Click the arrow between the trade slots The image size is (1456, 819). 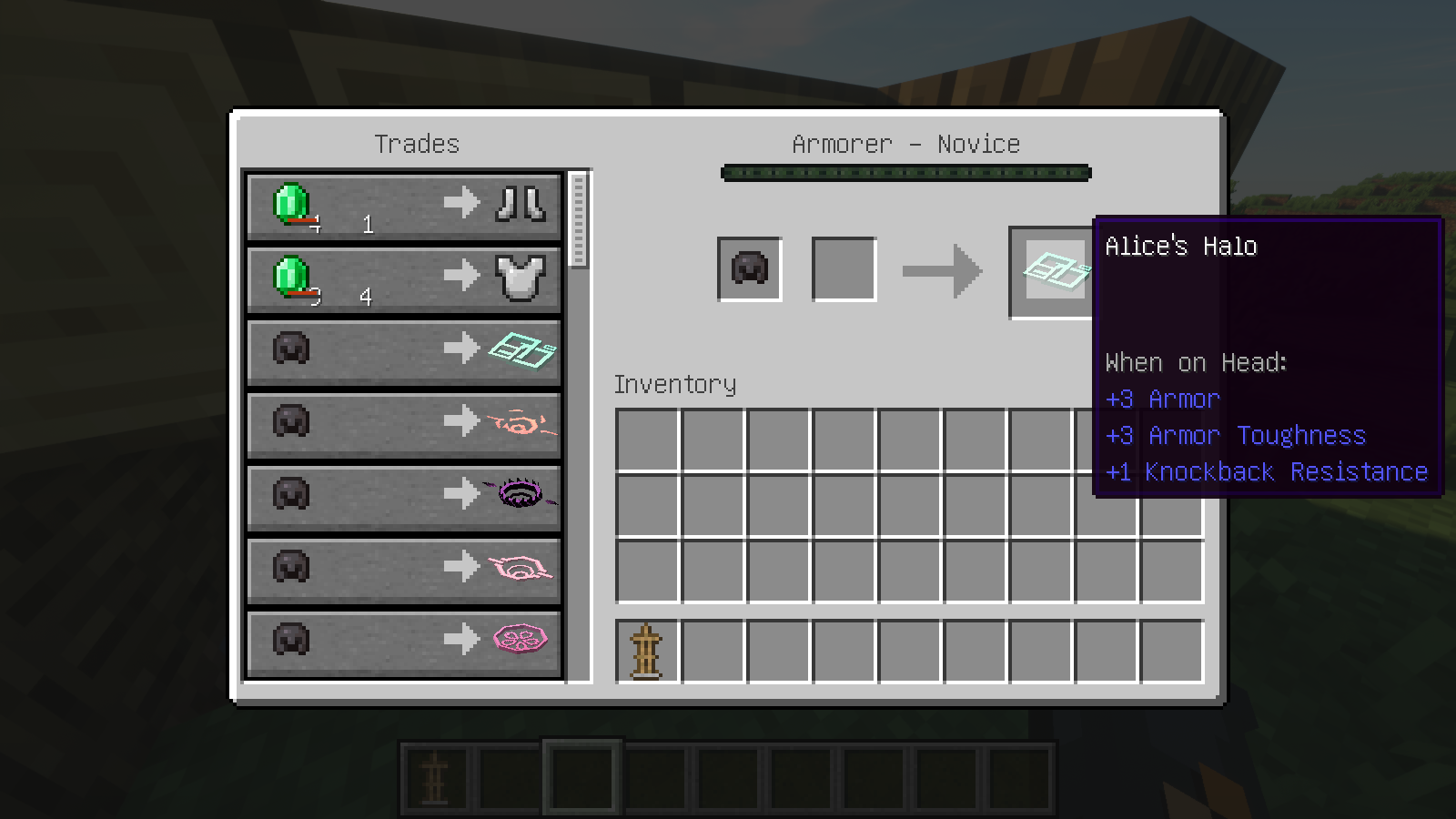[x=941, y=270]
